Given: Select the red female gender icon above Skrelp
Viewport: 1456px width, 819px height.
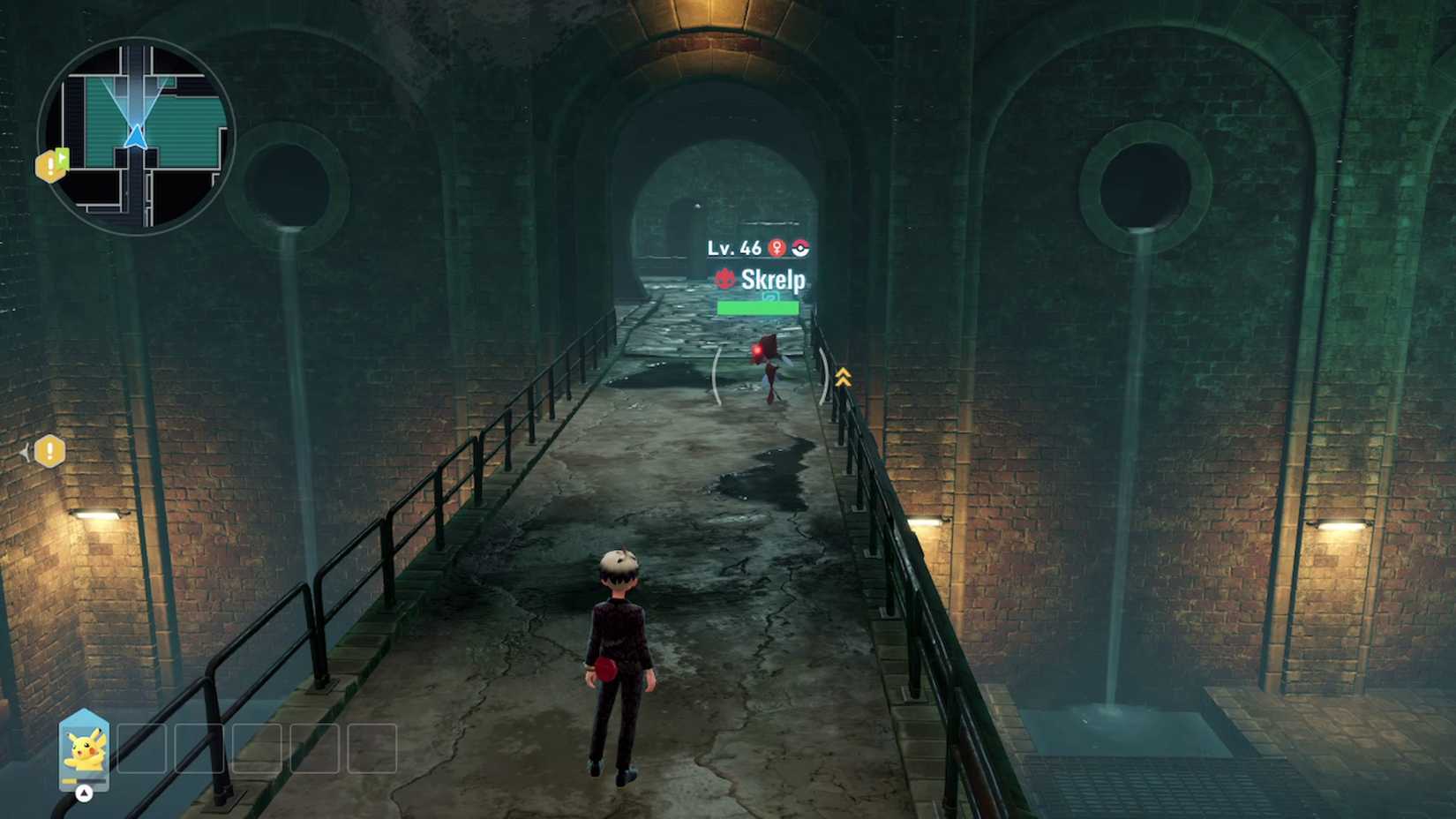Looking at the screenshot, I should click(777, 248).
